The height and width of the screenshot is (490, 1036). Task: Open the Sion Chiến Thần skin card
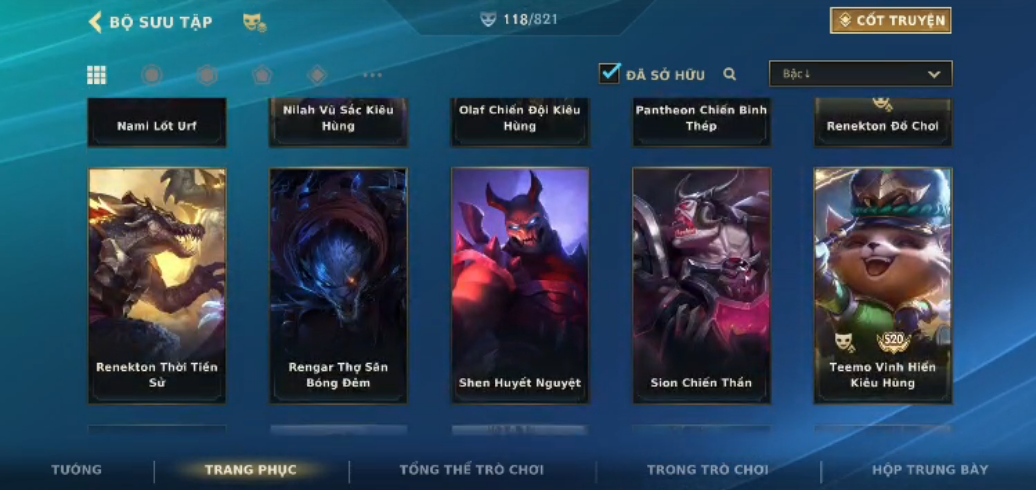(x=701, y=285)
